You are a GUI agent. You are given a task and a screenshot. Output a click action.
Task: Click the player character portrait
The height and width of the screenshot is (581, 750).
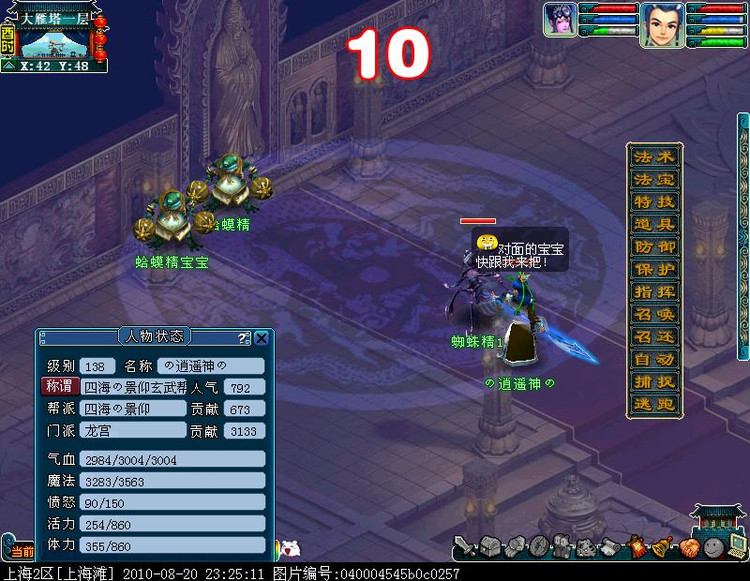(x=661, y=20)
